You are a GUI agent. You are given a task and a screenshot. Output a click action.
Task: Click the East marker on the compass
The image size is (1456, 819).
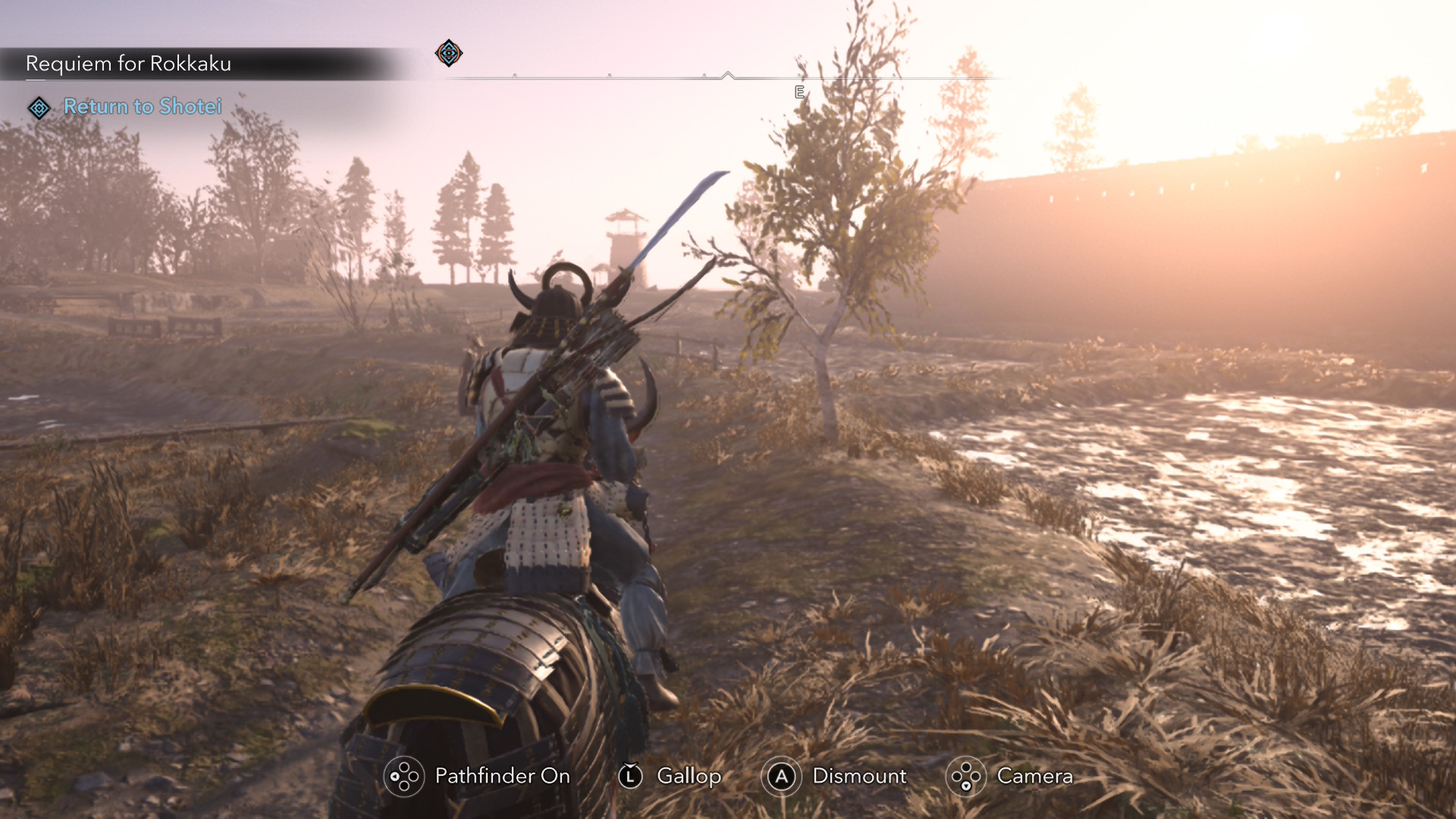(x=799, y=93)
